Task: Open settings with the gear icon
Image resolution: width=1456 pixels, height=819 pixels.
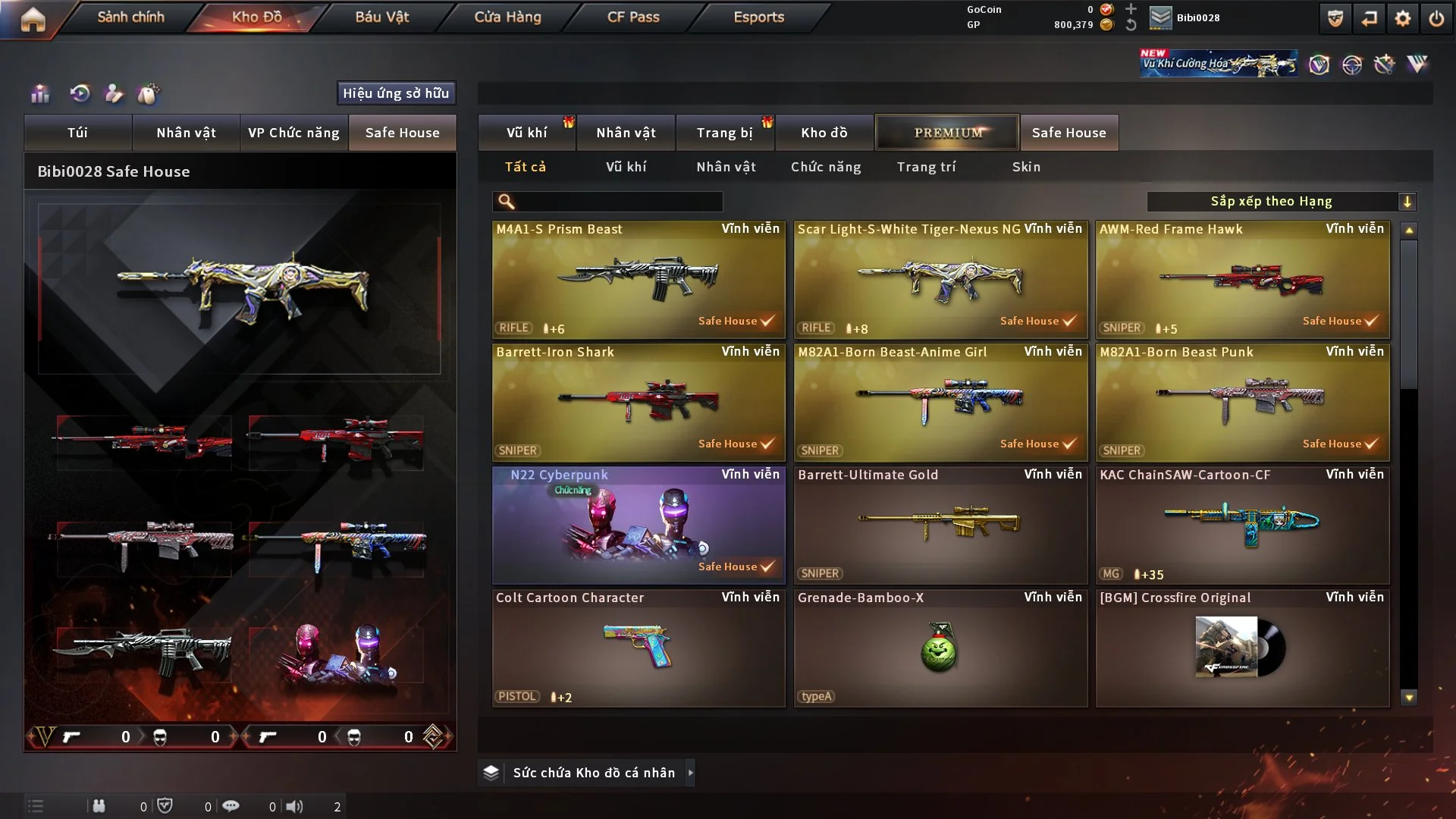Action: click(1402, 18)
